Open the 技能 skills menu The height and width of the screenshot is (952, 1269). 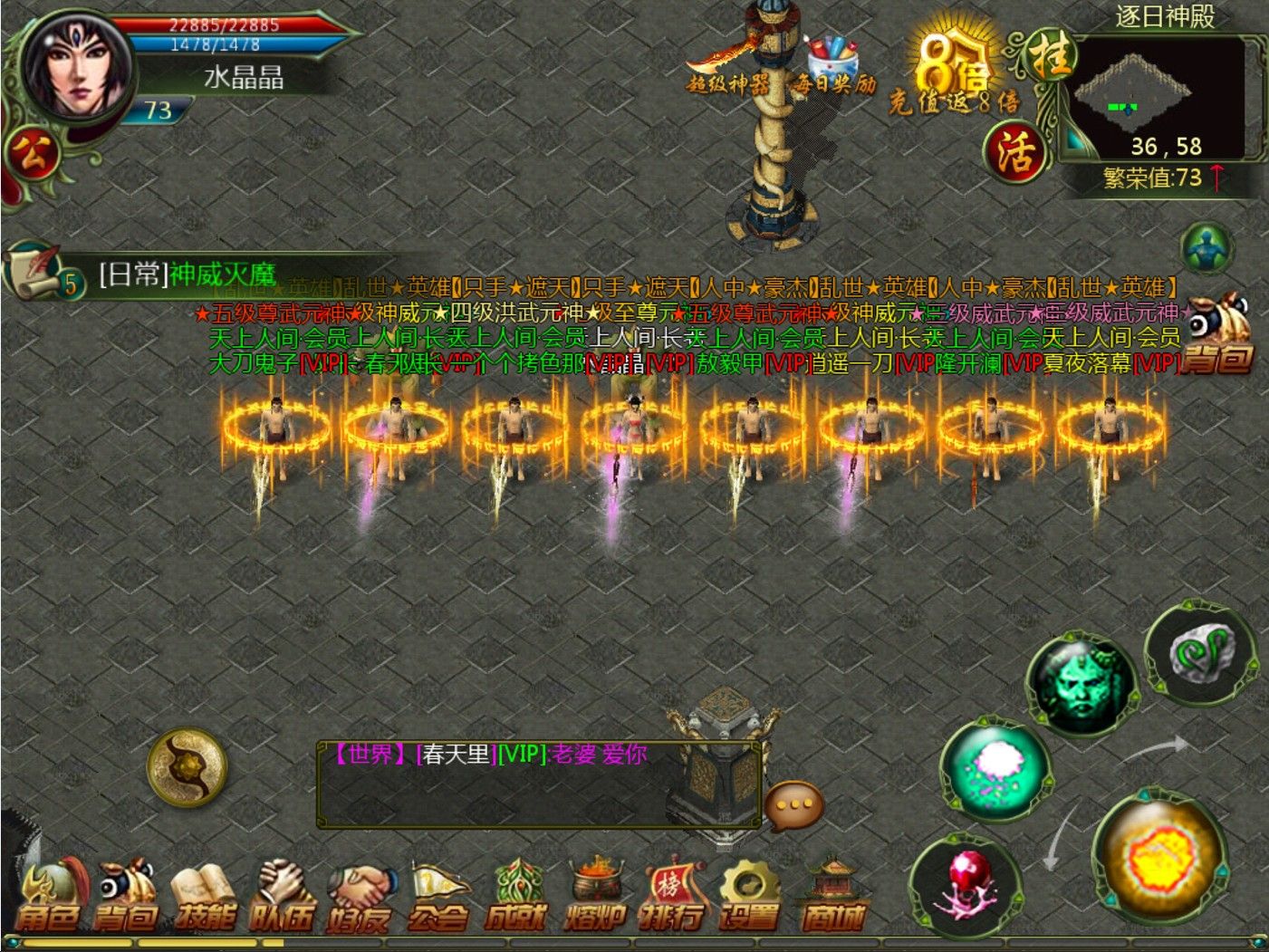pos(205,898)
